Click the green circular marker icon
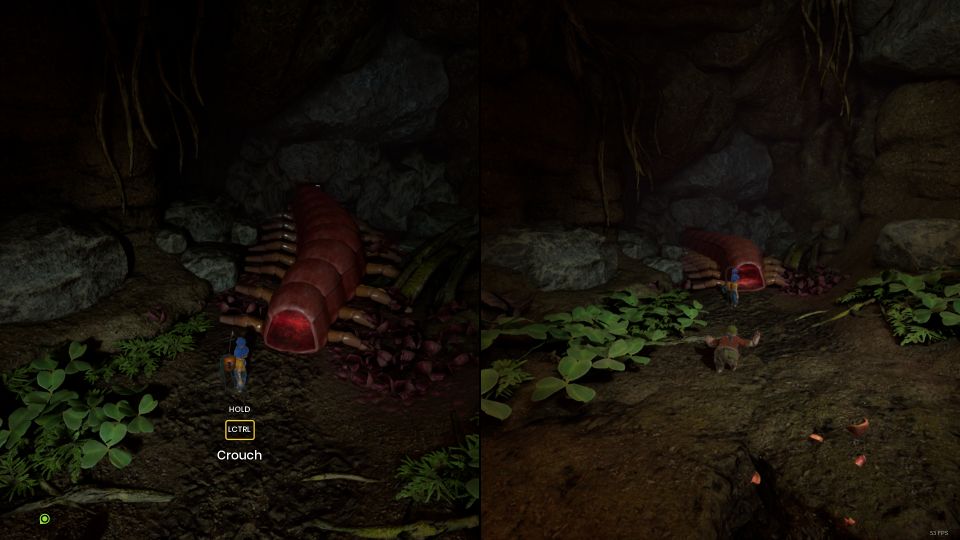 [x=45, y=519]
